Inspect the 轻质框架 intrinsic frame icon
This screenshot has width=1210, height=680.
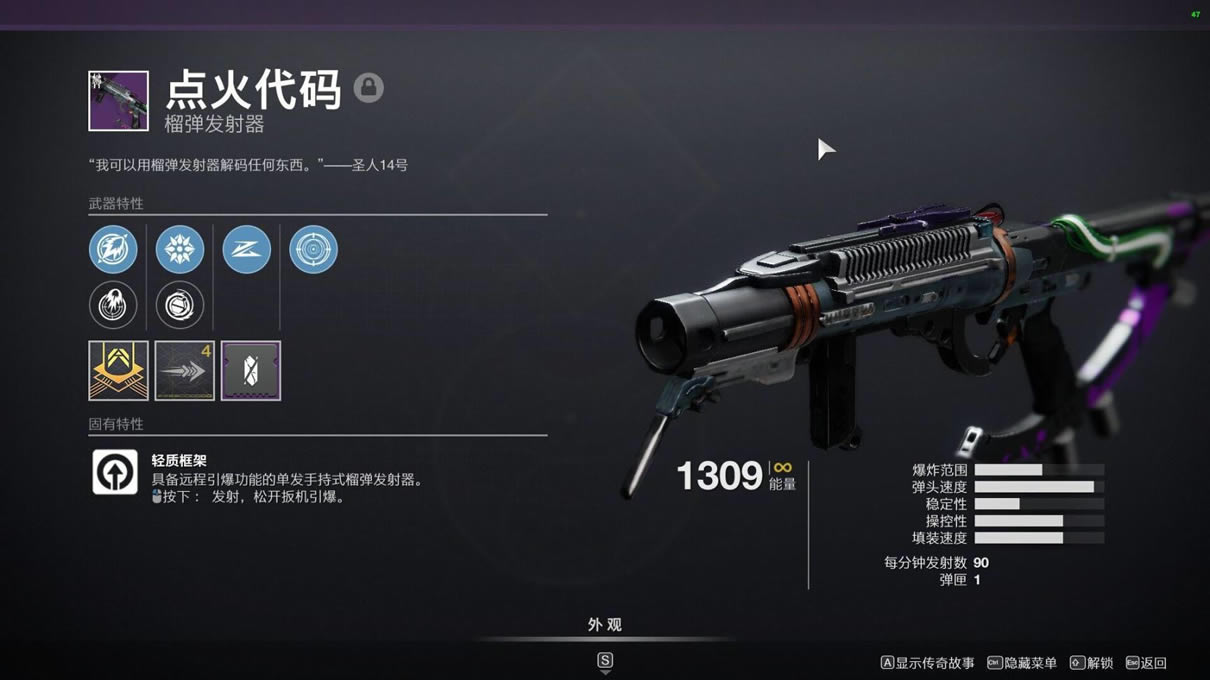115,472
